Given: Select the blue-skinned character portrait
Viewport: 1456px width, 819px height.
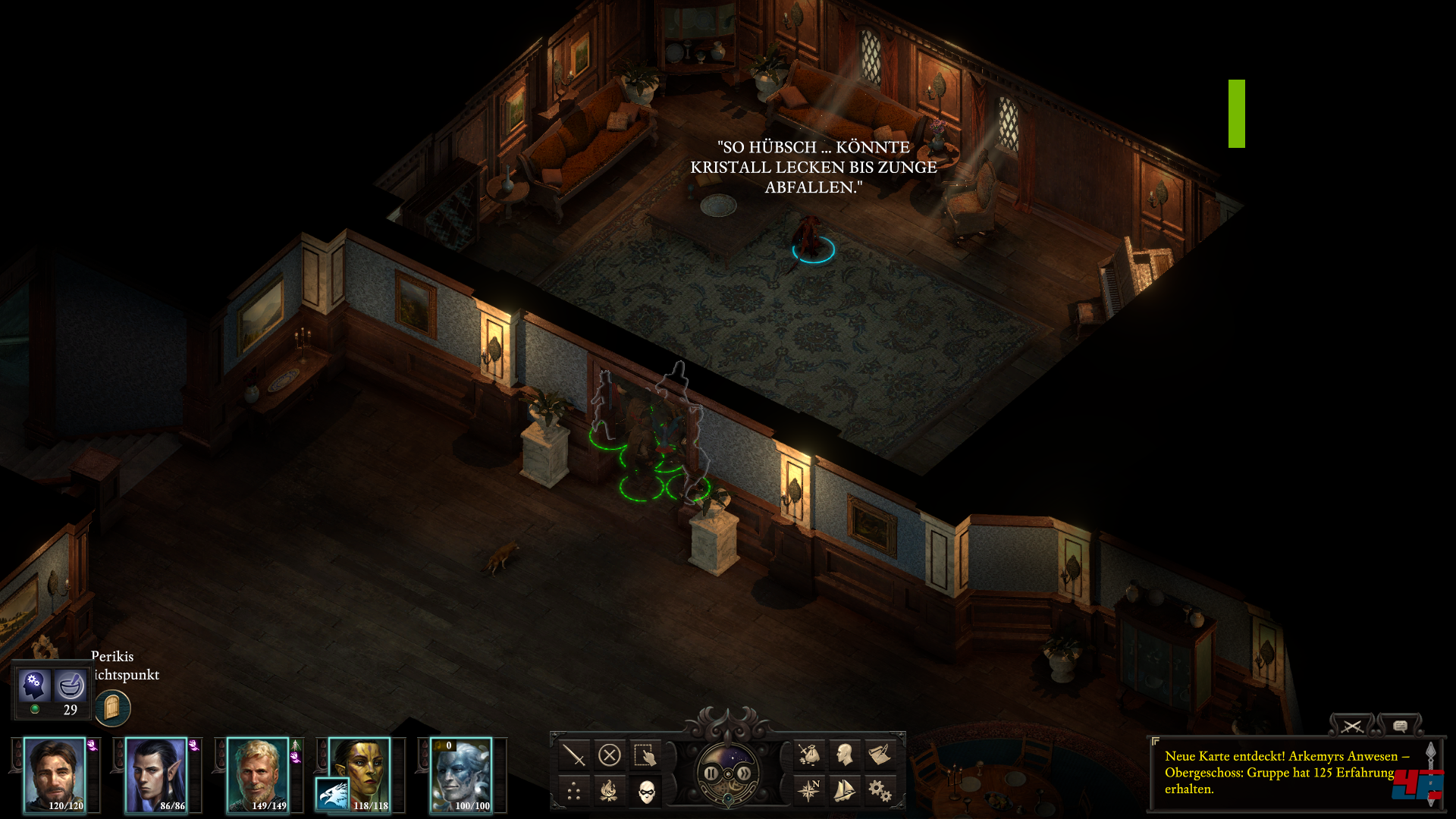Looking at the screenshot, I should (461, 775).
